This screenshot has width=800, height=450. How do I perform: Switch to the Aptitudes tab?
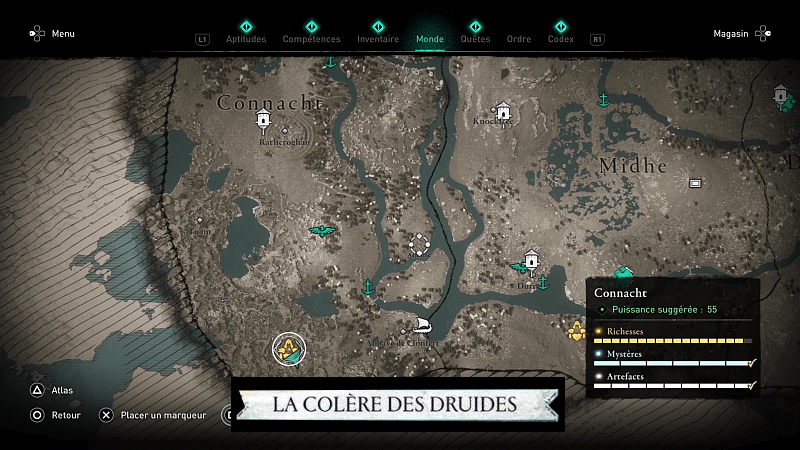[246, 39]
